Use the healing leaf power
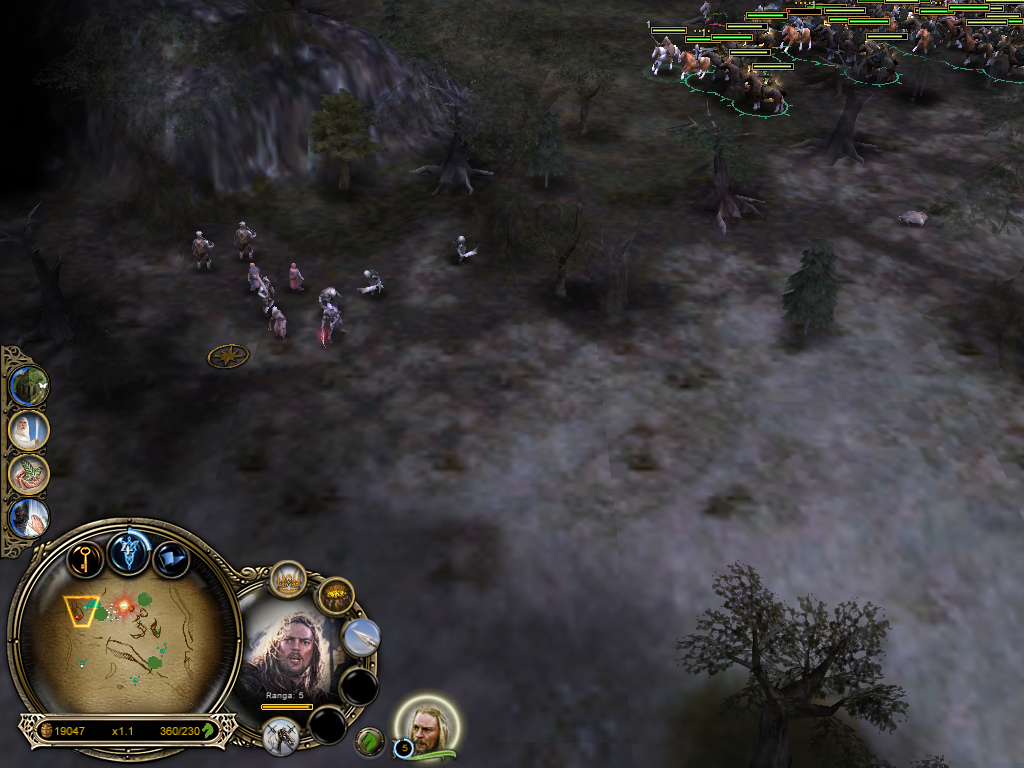Image resolution: width=1024 pixels, height=768 pixels. (28, 474)
